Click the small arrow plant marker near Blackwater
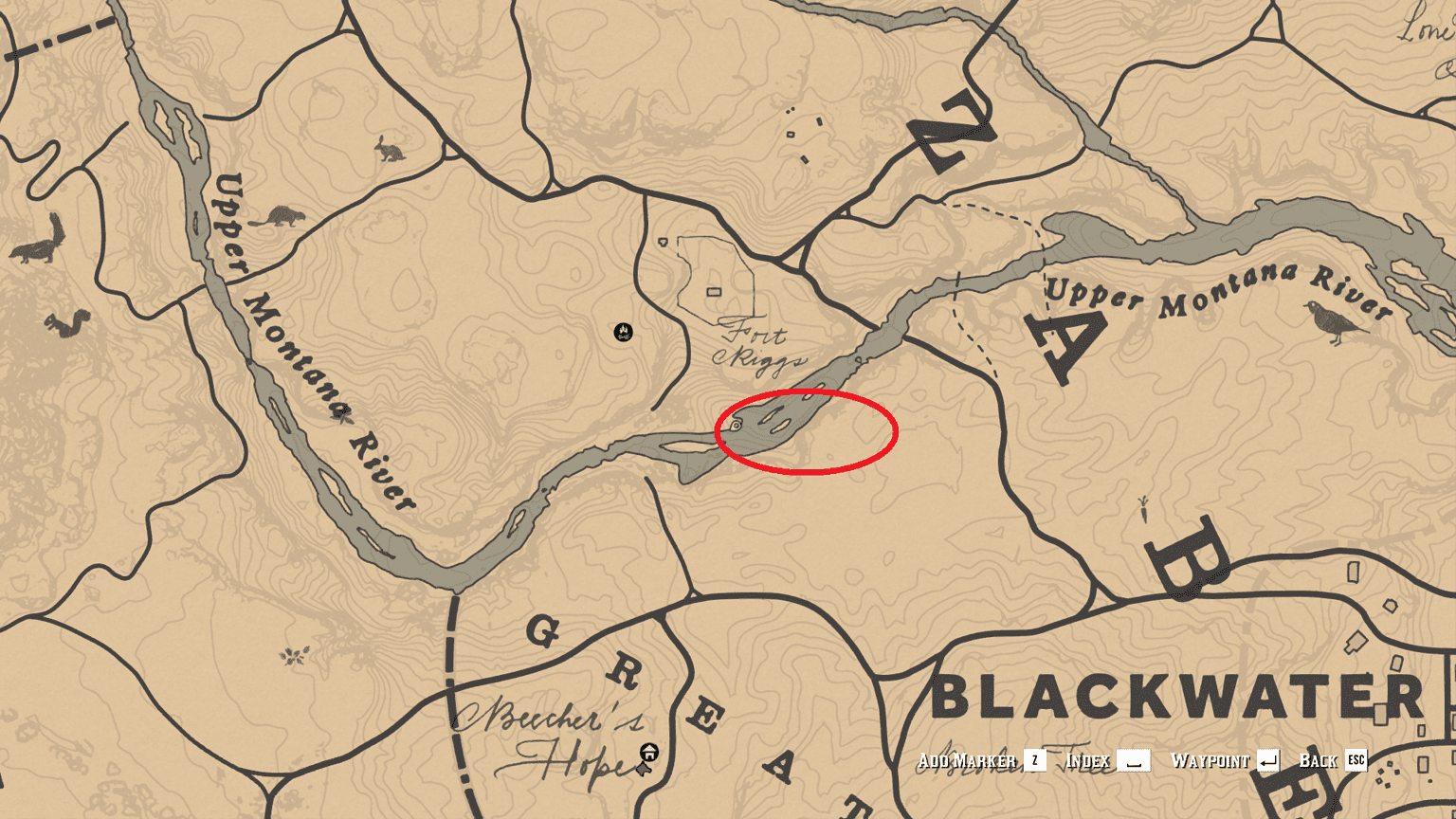This screenshot has width=1456, height=819. pos(1144,510)
